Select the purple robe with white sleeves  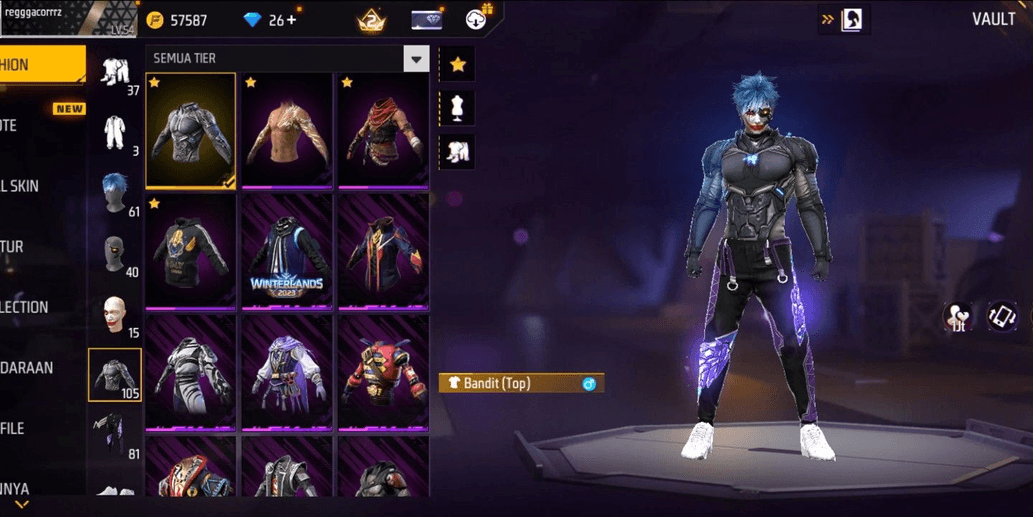(286, 373)
